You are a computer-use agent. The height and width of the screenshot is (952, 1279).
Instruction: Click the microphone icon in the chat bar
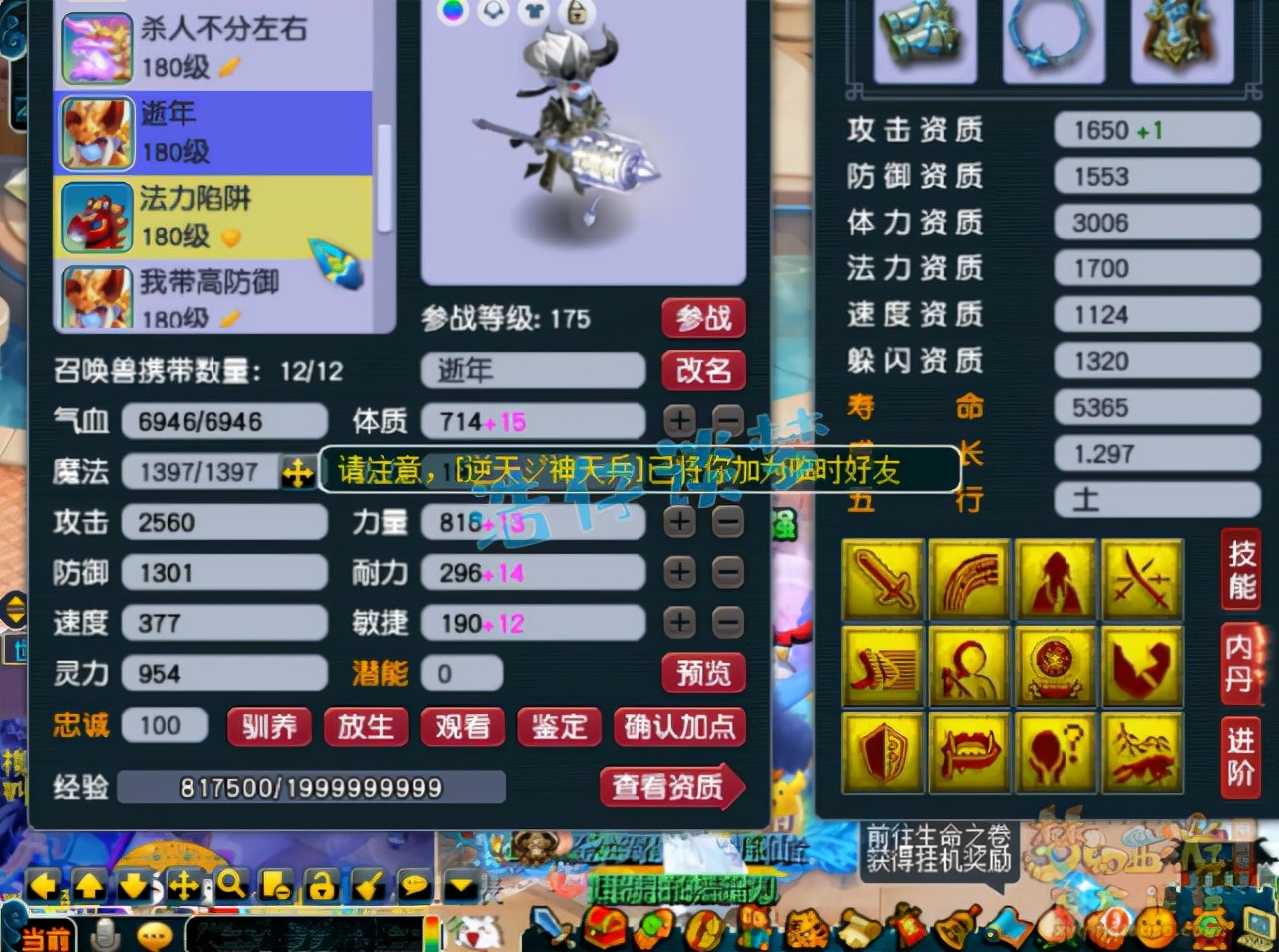105,934
